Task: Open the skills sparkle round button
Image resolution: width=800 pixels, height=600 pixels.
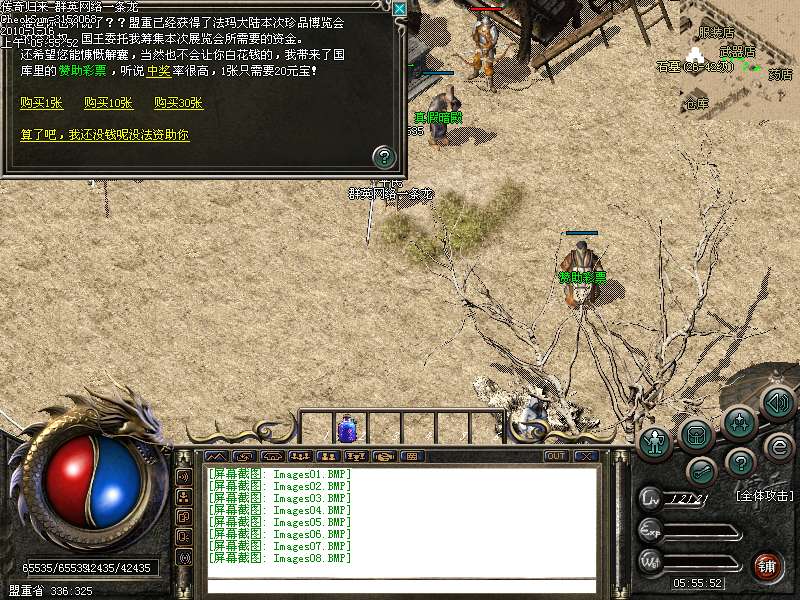Action: [739, 423]
